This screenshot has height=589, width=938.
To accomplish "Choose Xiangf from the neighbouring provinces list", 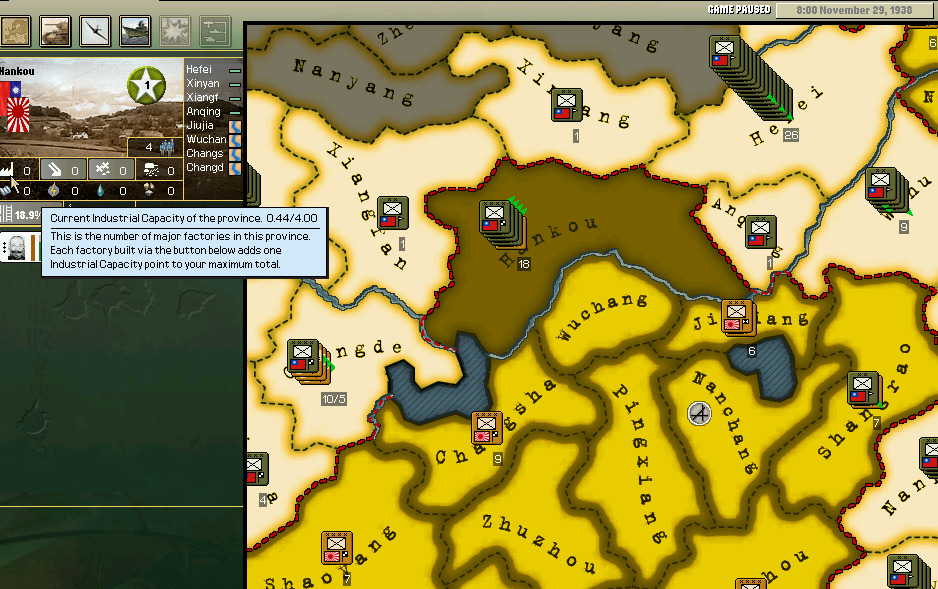I will pyautogui.click(x=205, y=98).
